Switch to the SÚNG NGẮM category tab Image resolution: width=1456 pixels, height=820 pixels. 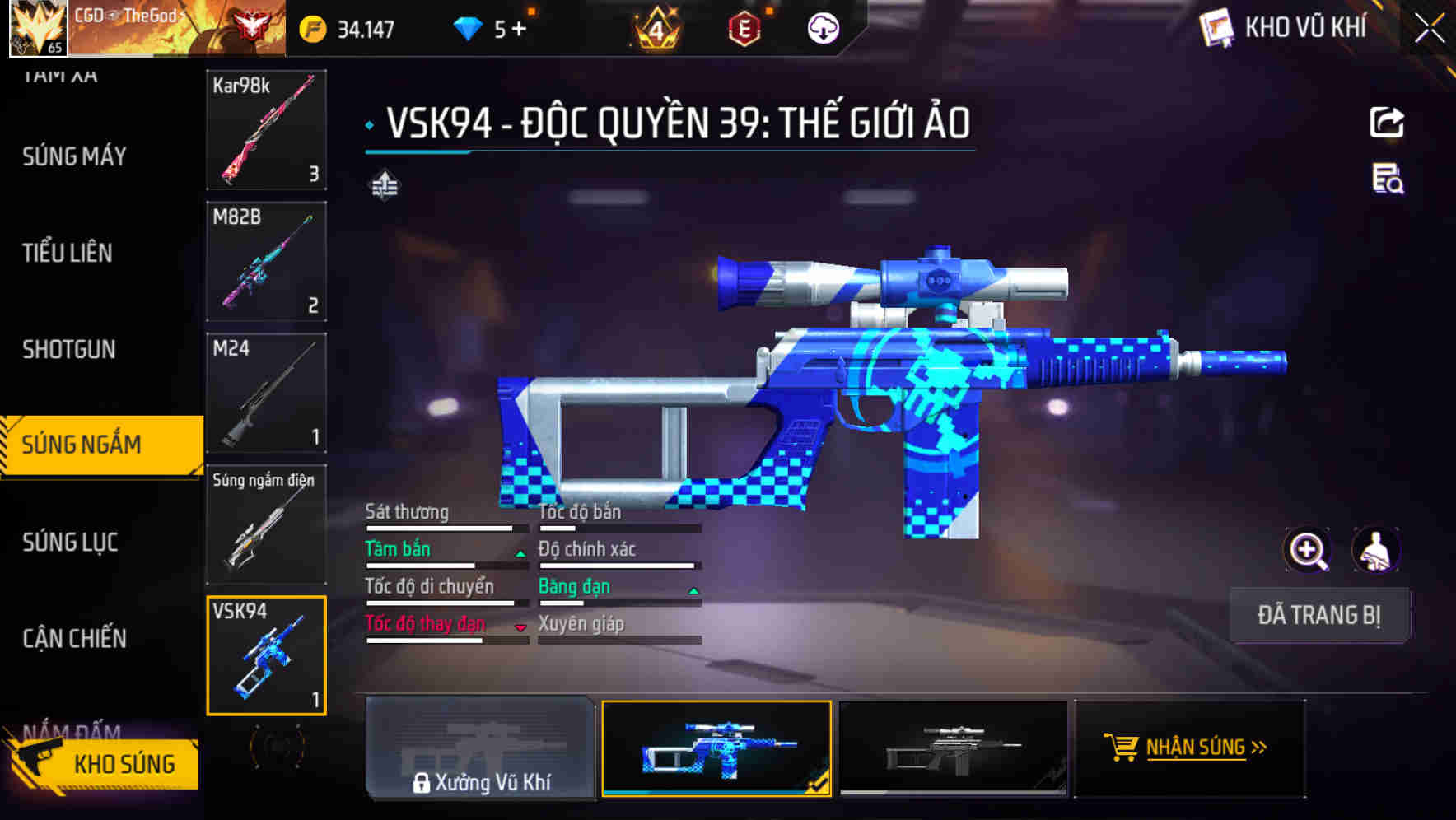click(82, 444)
